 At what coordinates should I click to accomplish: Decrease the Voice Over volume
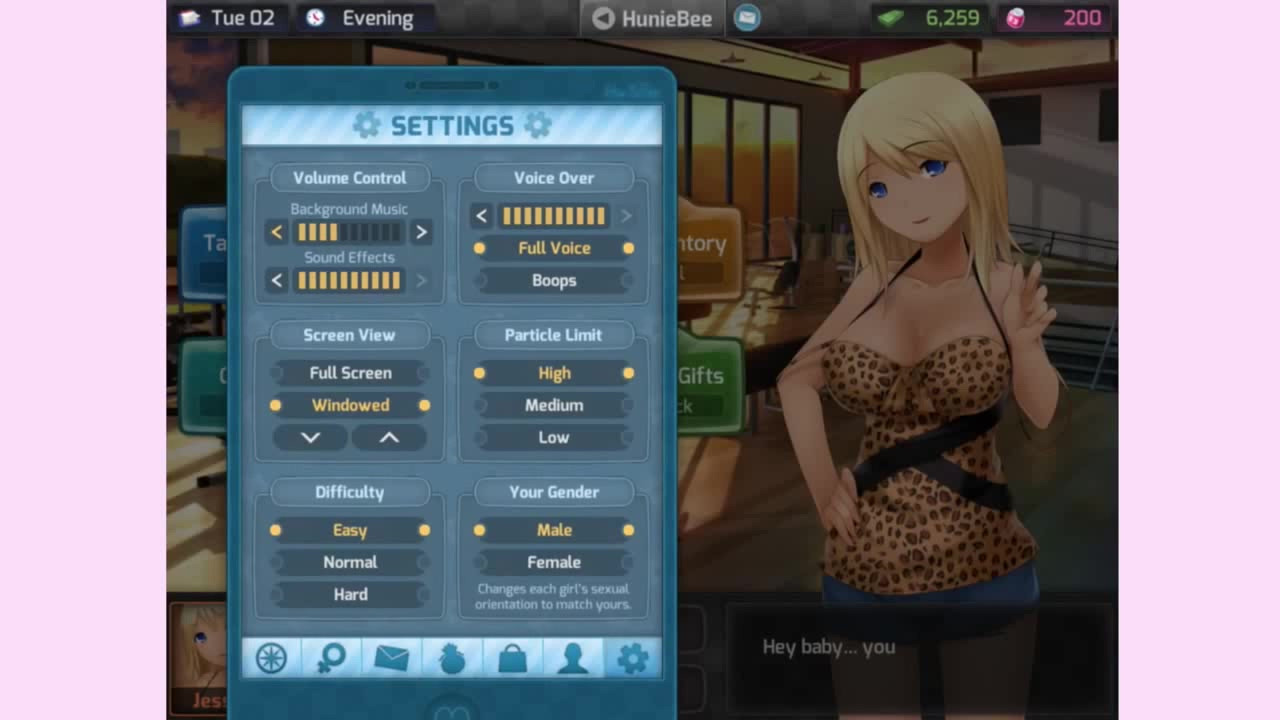pos(482,216)
